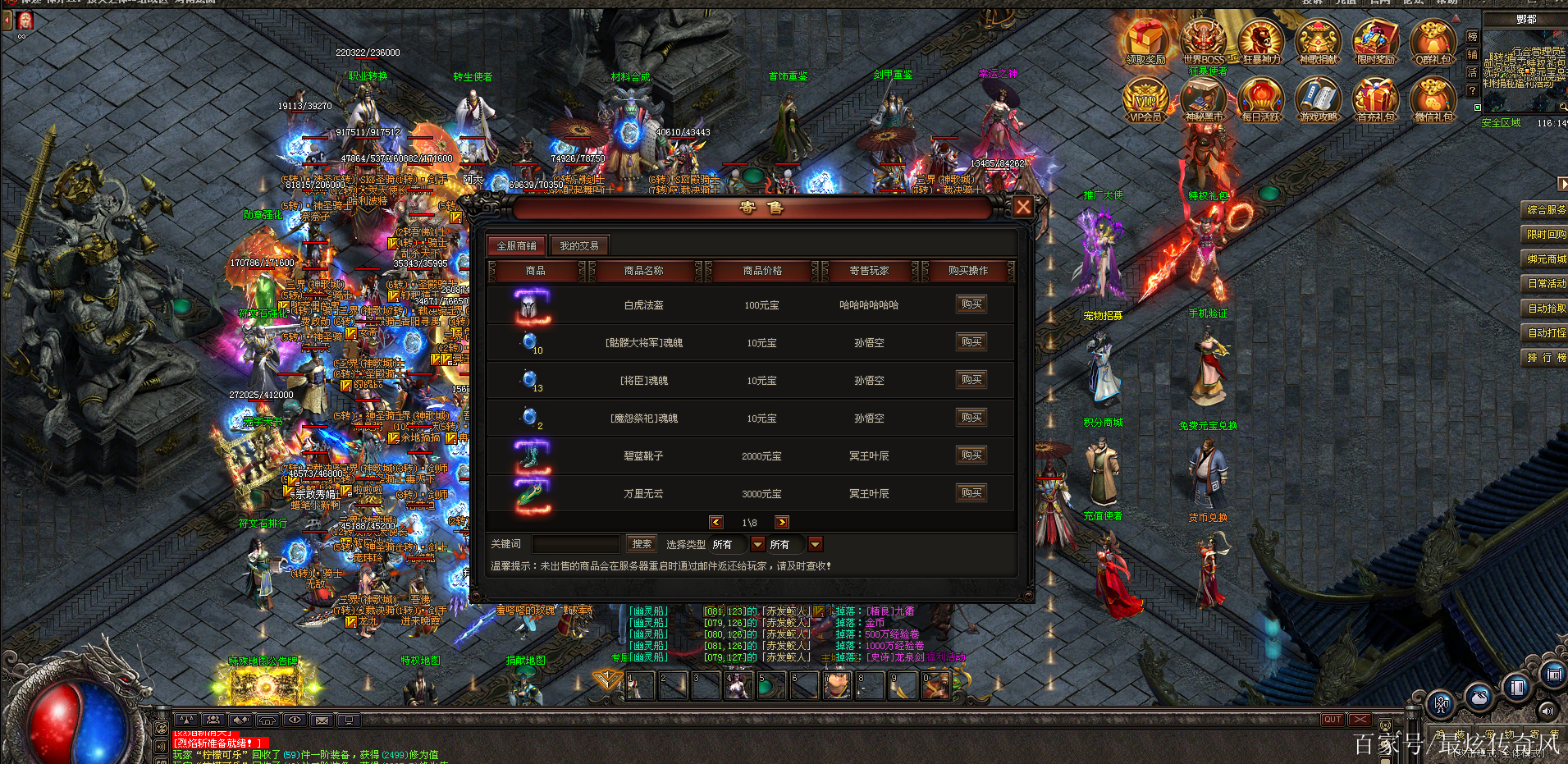
Task: Go to the next shop page
Action: tap(782, 522)
